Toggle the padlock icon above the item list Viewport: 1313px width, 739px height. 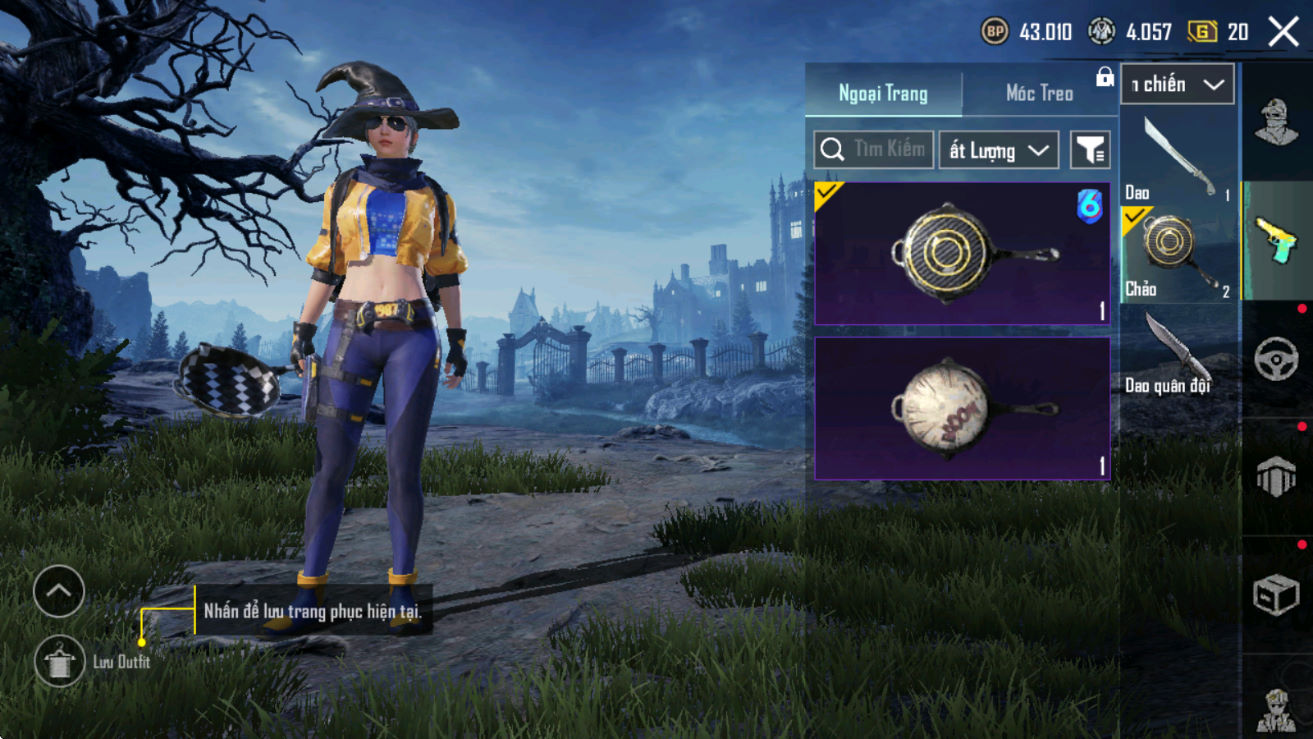click(1105, 77)
